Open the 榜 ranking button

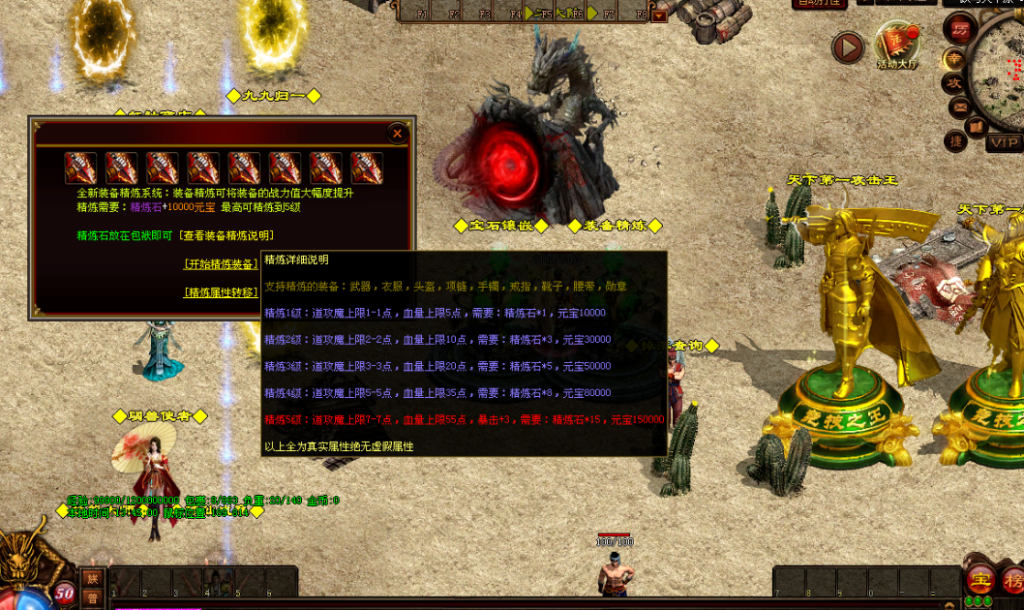(x=1012, y=578)
